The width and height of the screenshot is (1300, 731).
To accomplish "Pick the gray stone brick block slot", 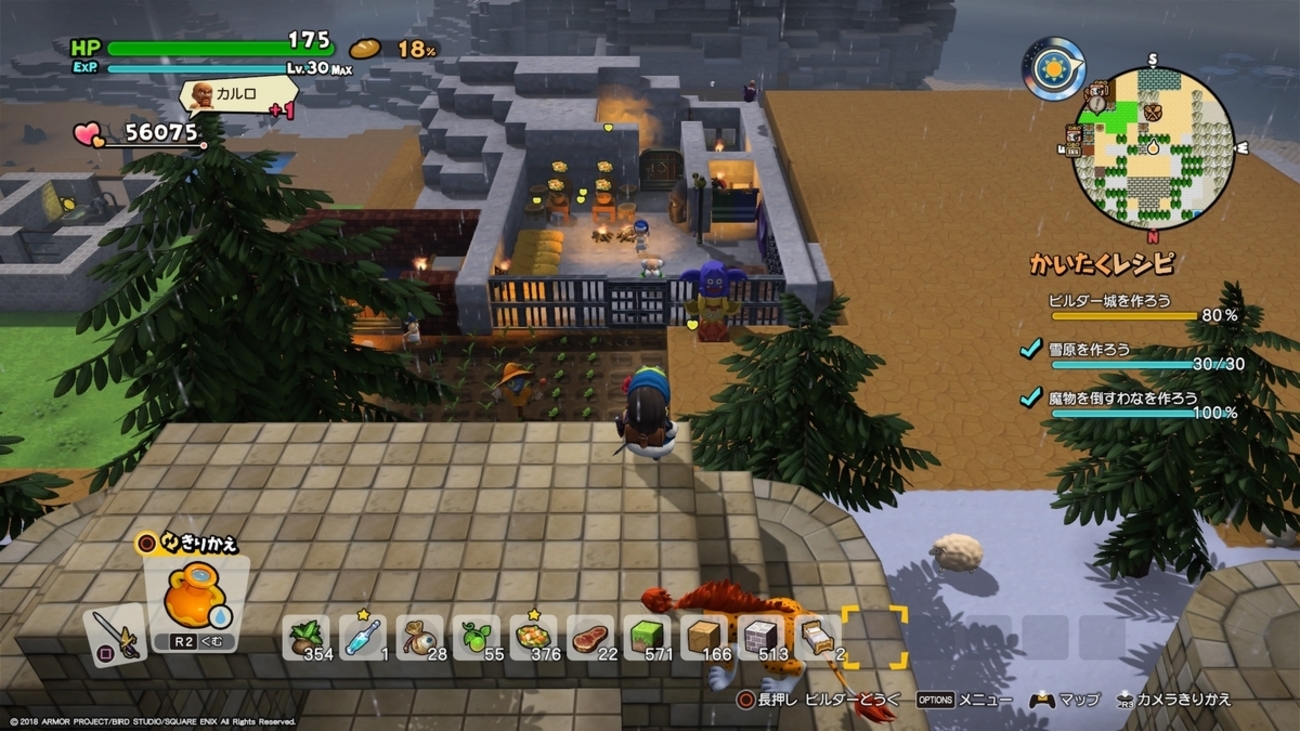I will click(761, 638).
